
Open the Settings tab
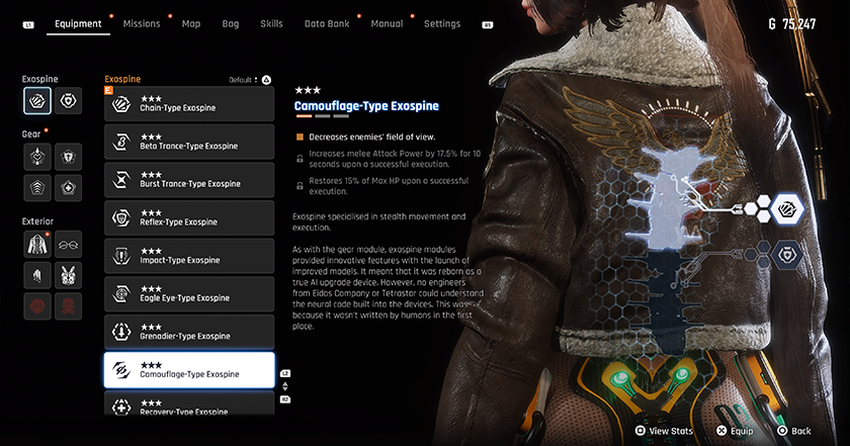pyautogui.click(x=442, y=24)
